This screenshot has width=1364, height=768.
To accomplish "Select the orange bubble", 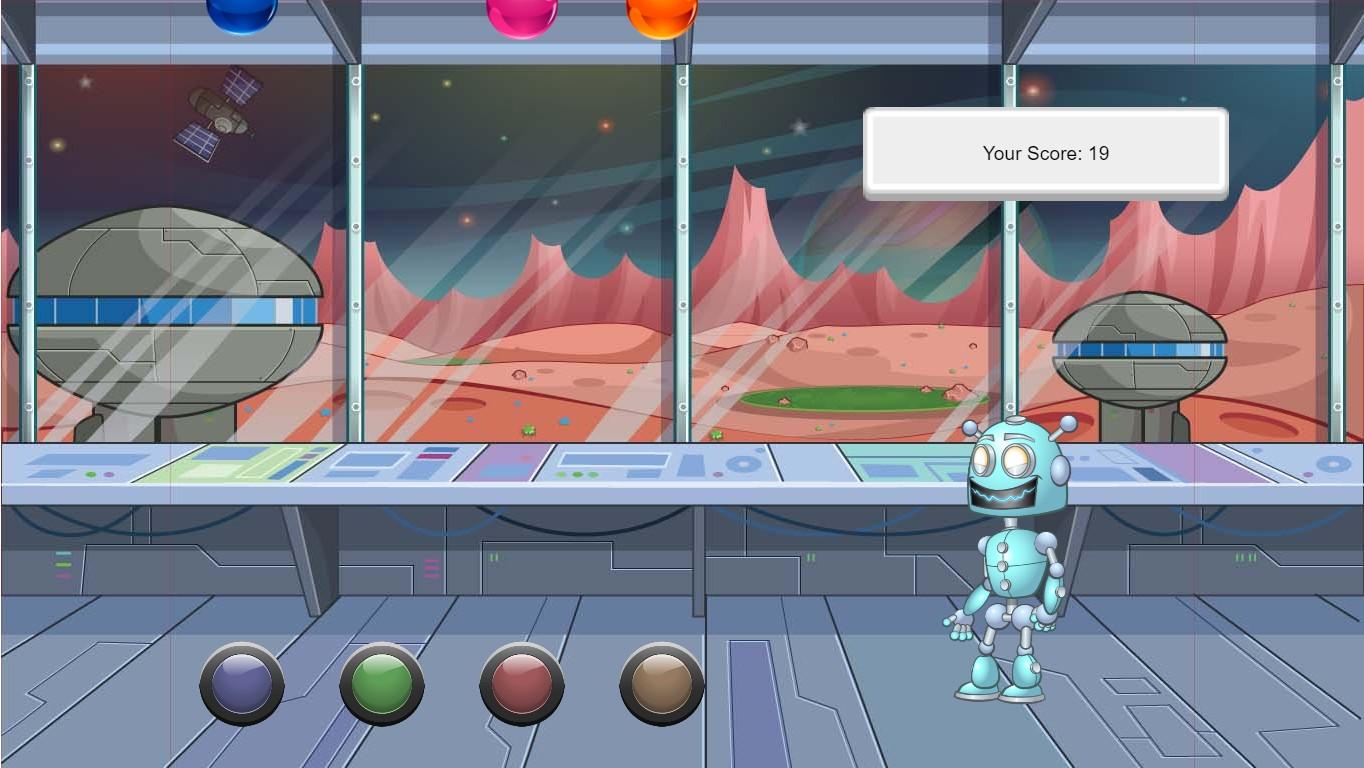I will (661, 12).
